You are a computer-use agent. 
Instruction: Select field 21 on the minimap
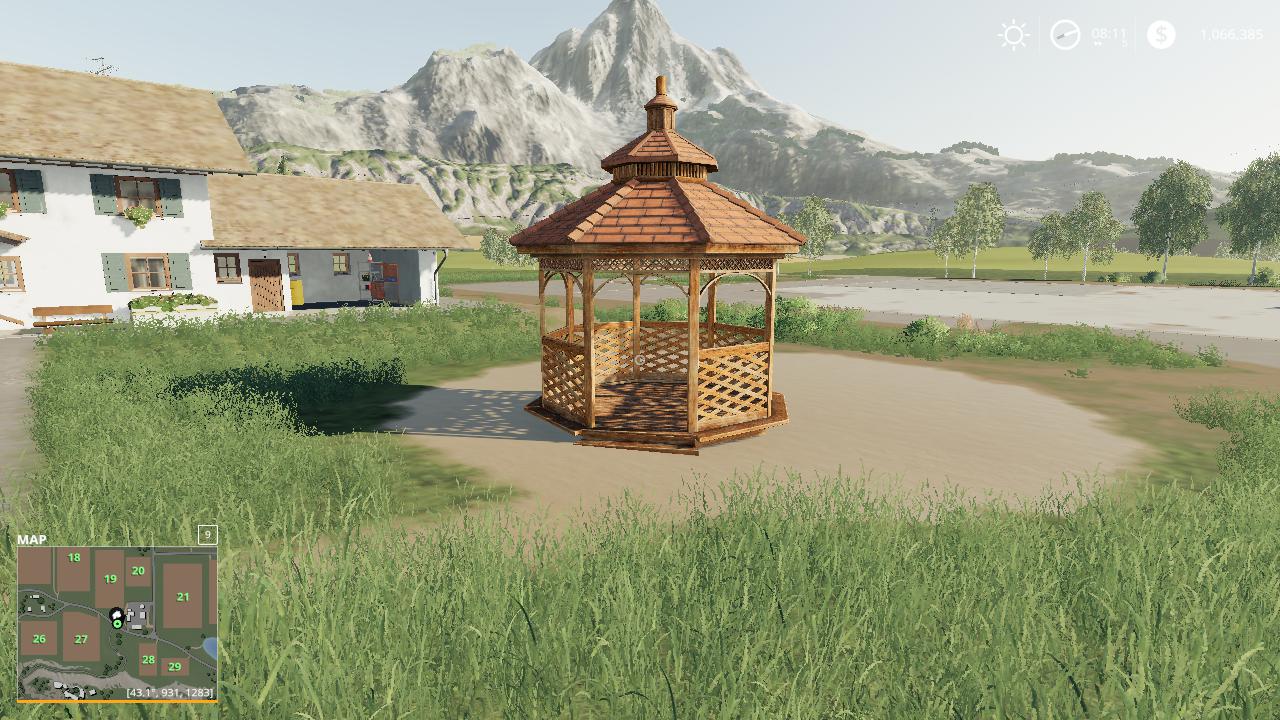pyautogui.click(x=183, y=596)
